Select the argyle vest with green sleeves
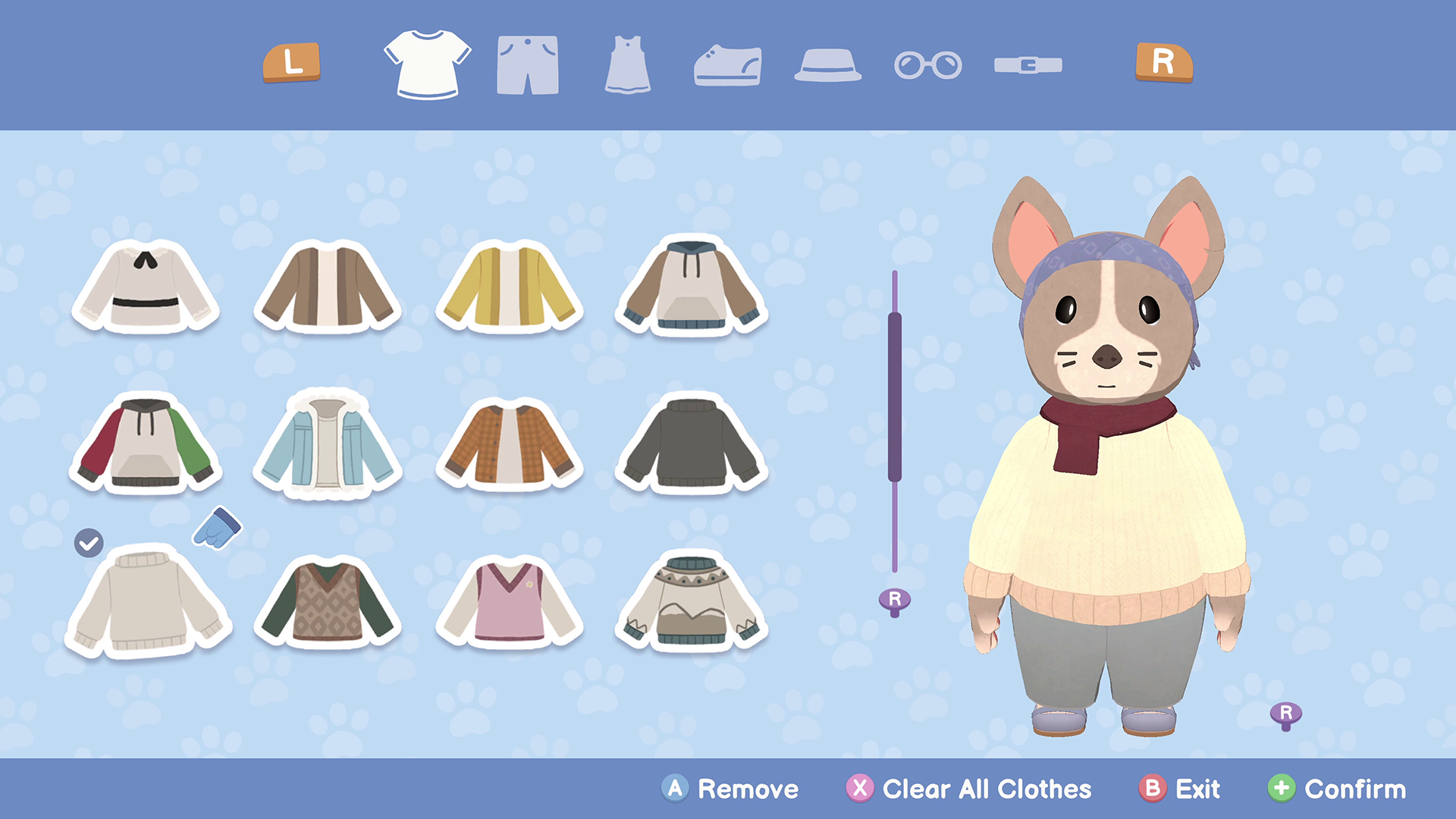The height and width of the screenshot is (819, 1456). coord(328,603)
